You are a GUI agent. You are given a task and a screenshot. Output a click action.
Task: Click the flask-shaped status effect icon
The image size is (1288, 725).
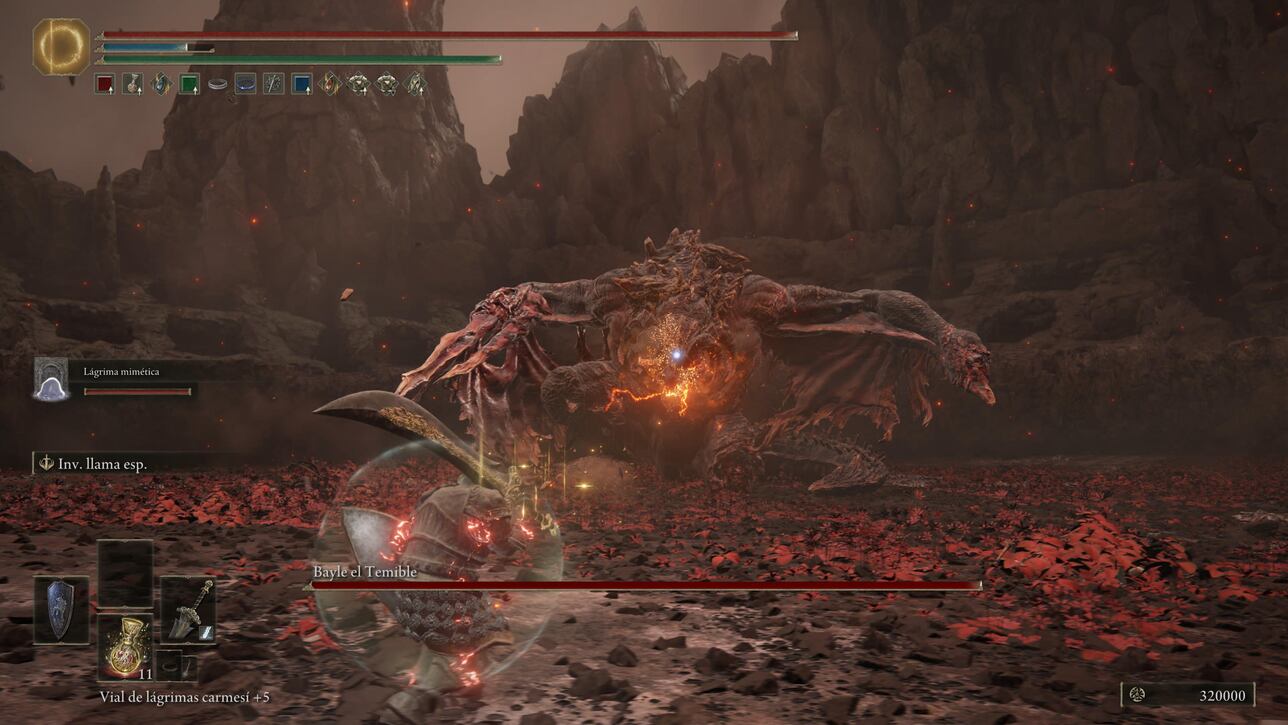[x=133, y=84]
